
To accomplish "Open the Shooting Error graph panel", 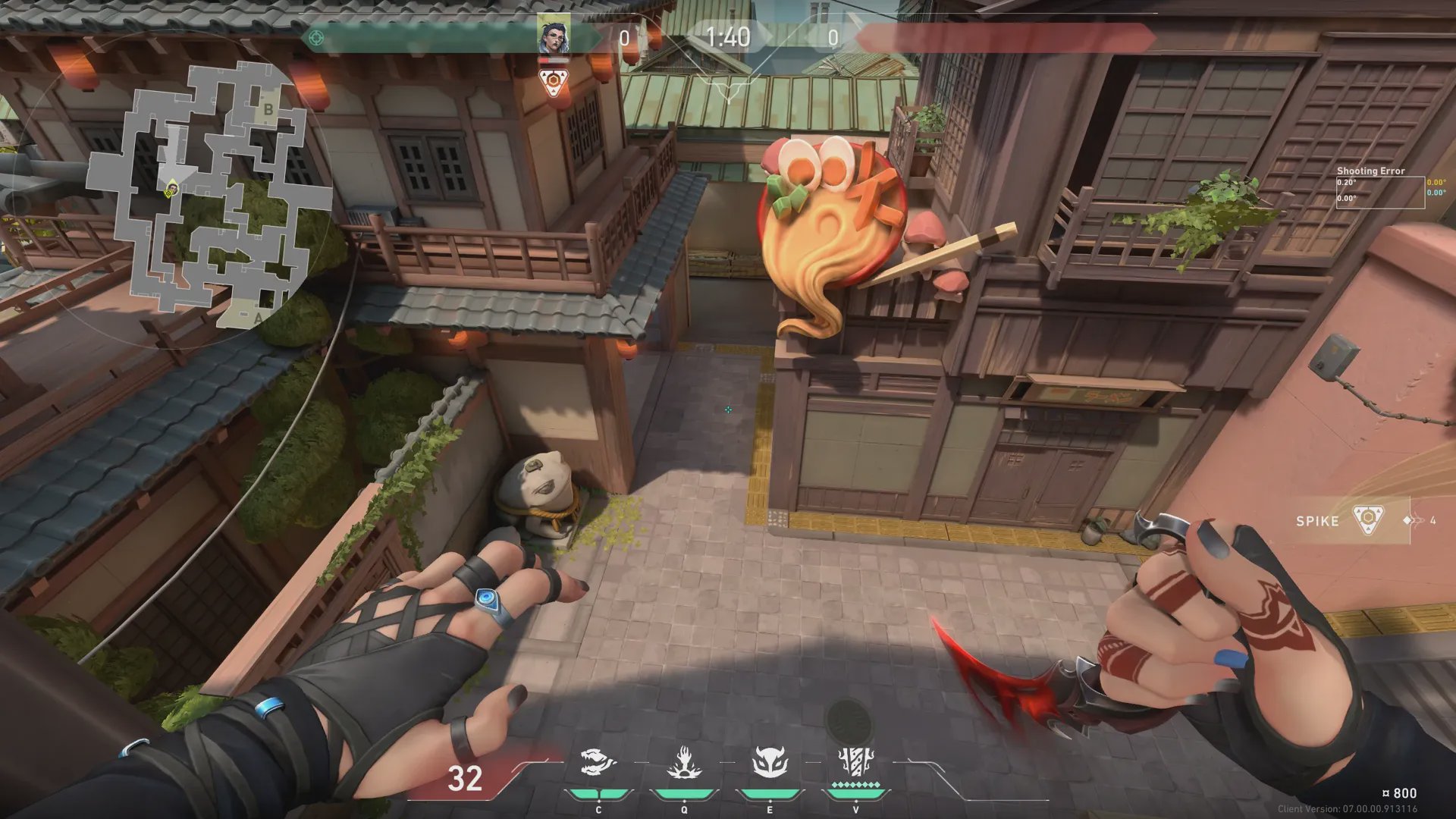I will (1379, 187).
